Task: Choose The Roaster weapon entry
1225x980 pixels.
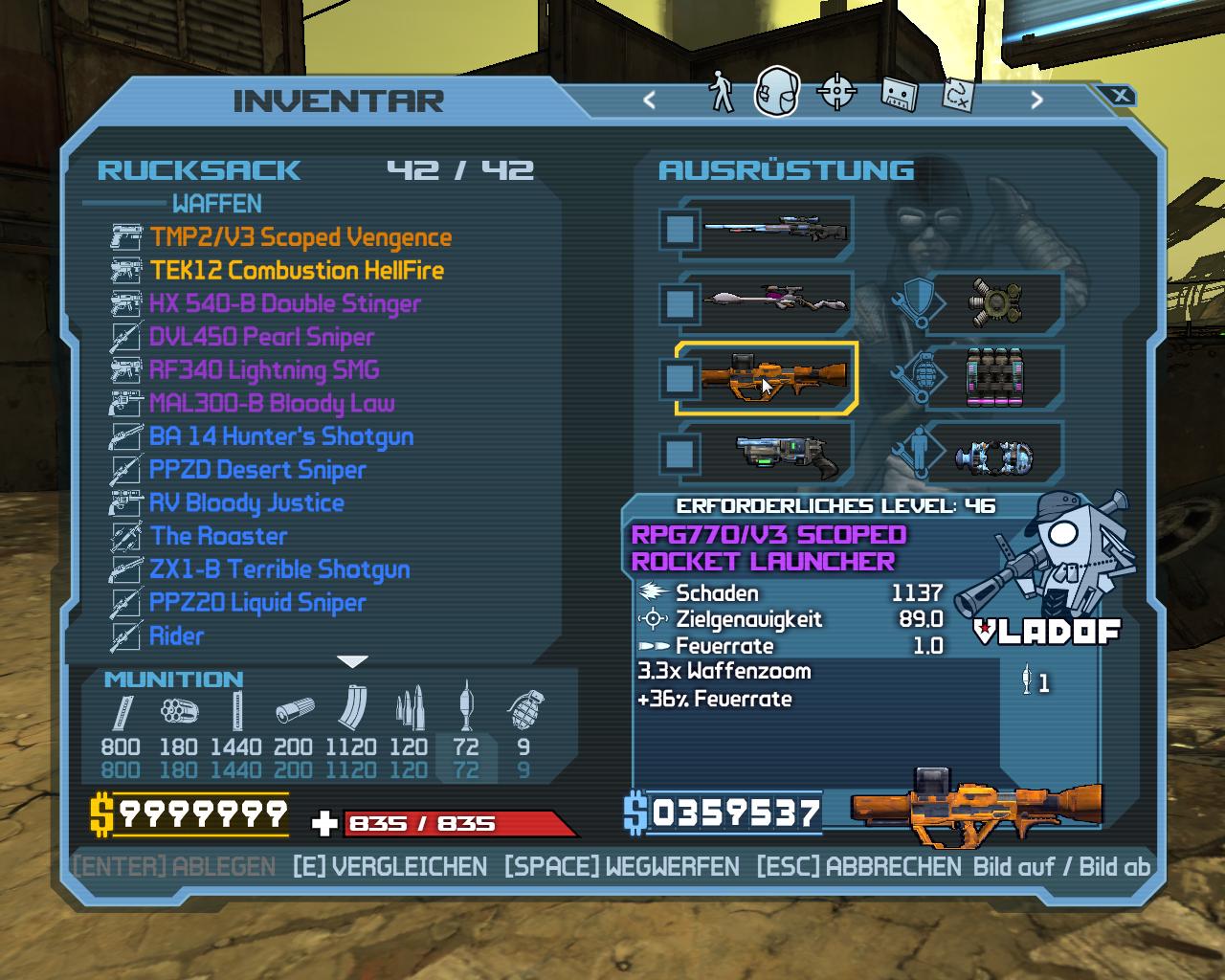Action: point(218,536)
